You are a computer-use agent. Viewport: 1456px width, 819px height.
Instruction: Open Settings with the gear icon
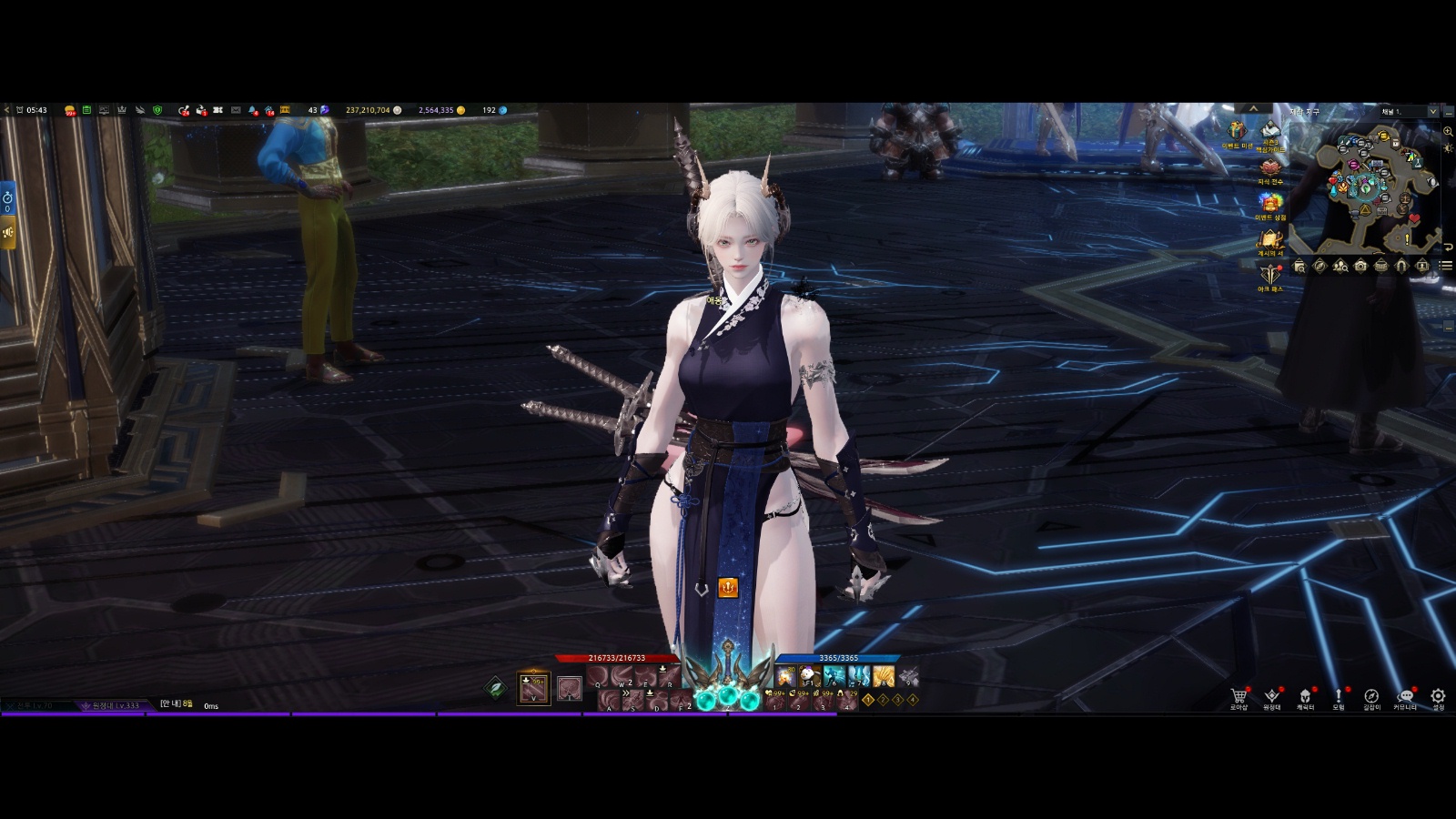[1438, 696]
